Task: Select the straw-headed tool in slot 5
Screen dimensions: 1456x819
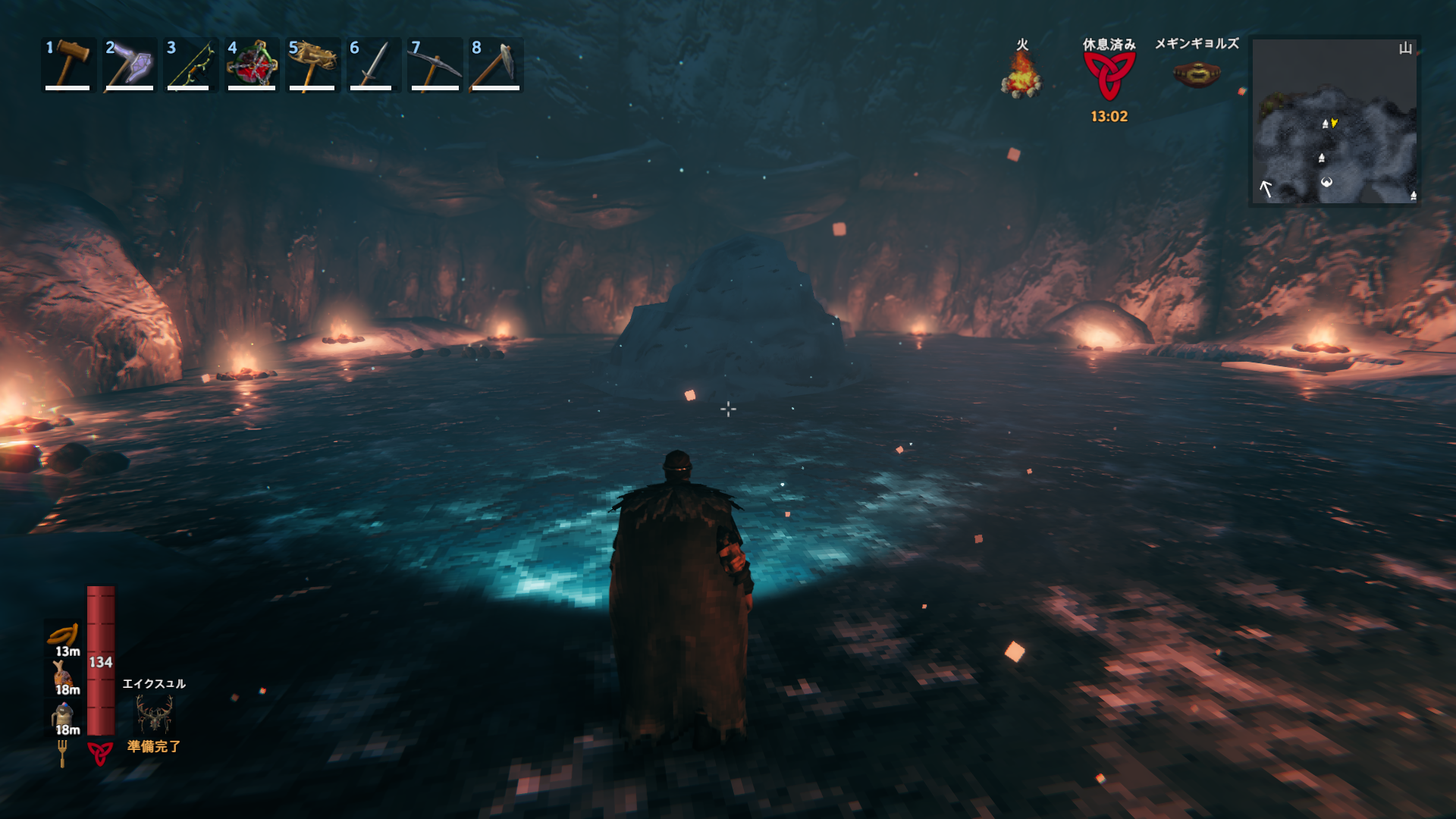Action: [312, 64]
